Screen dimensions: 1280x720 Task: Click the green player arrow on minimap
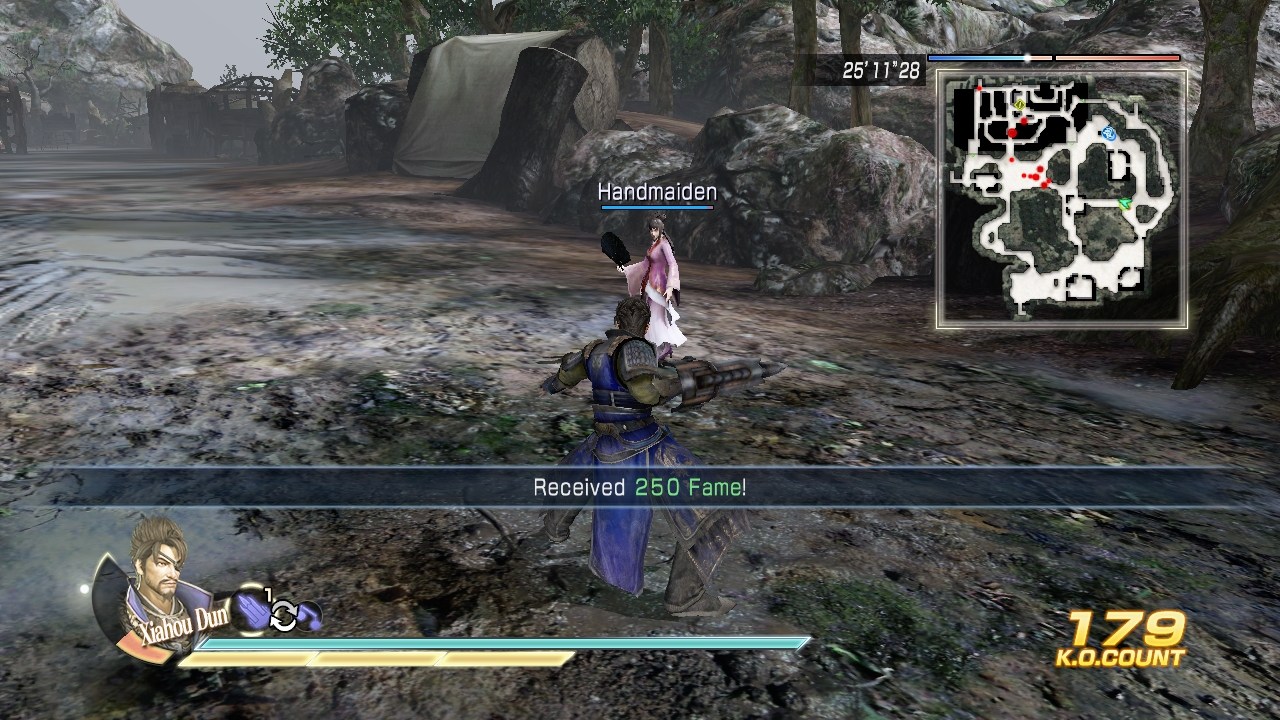[1124, 203]
